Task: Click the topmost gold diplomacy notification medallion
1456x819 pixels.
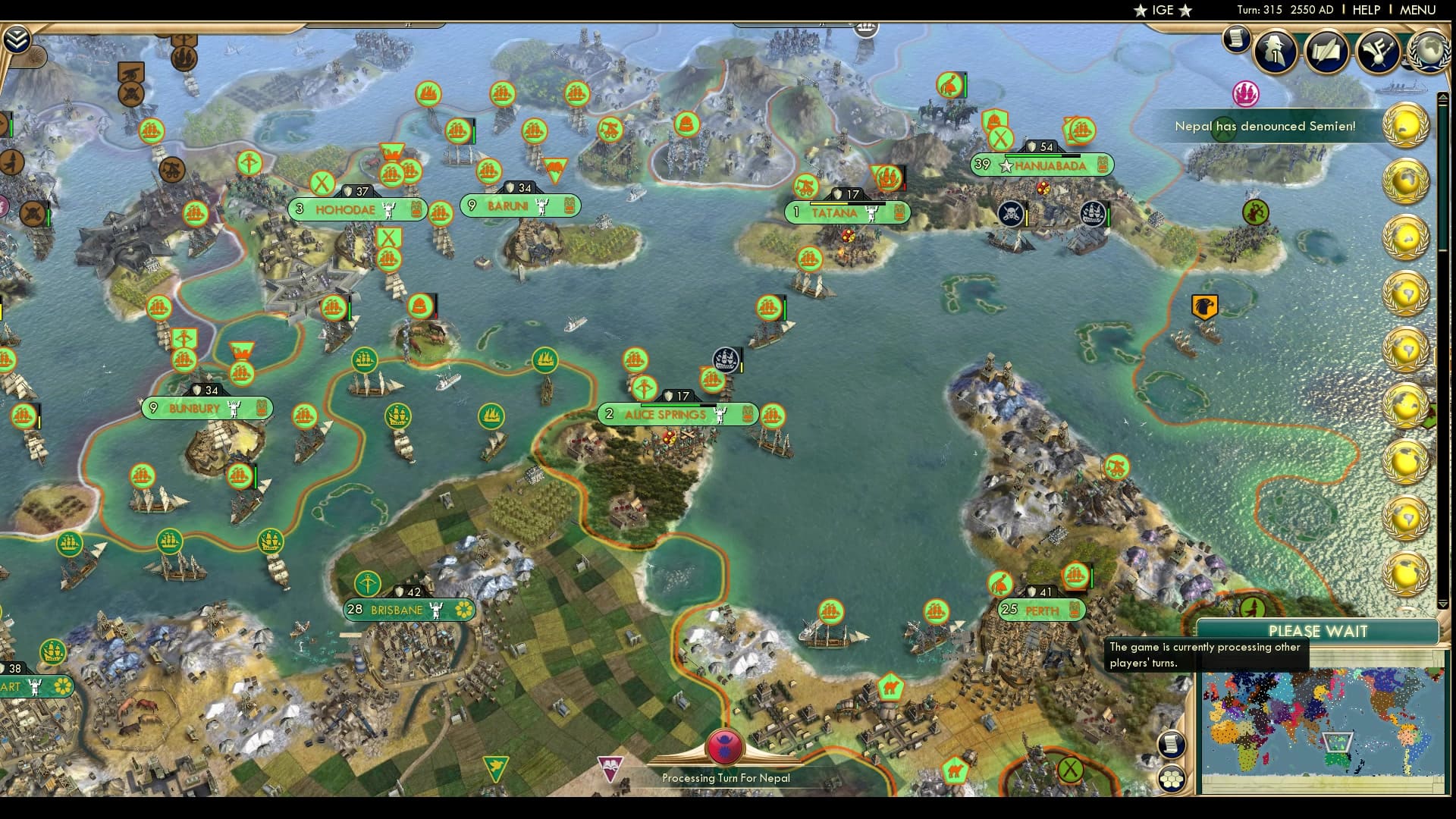Action: click(x=1407, y=124)
